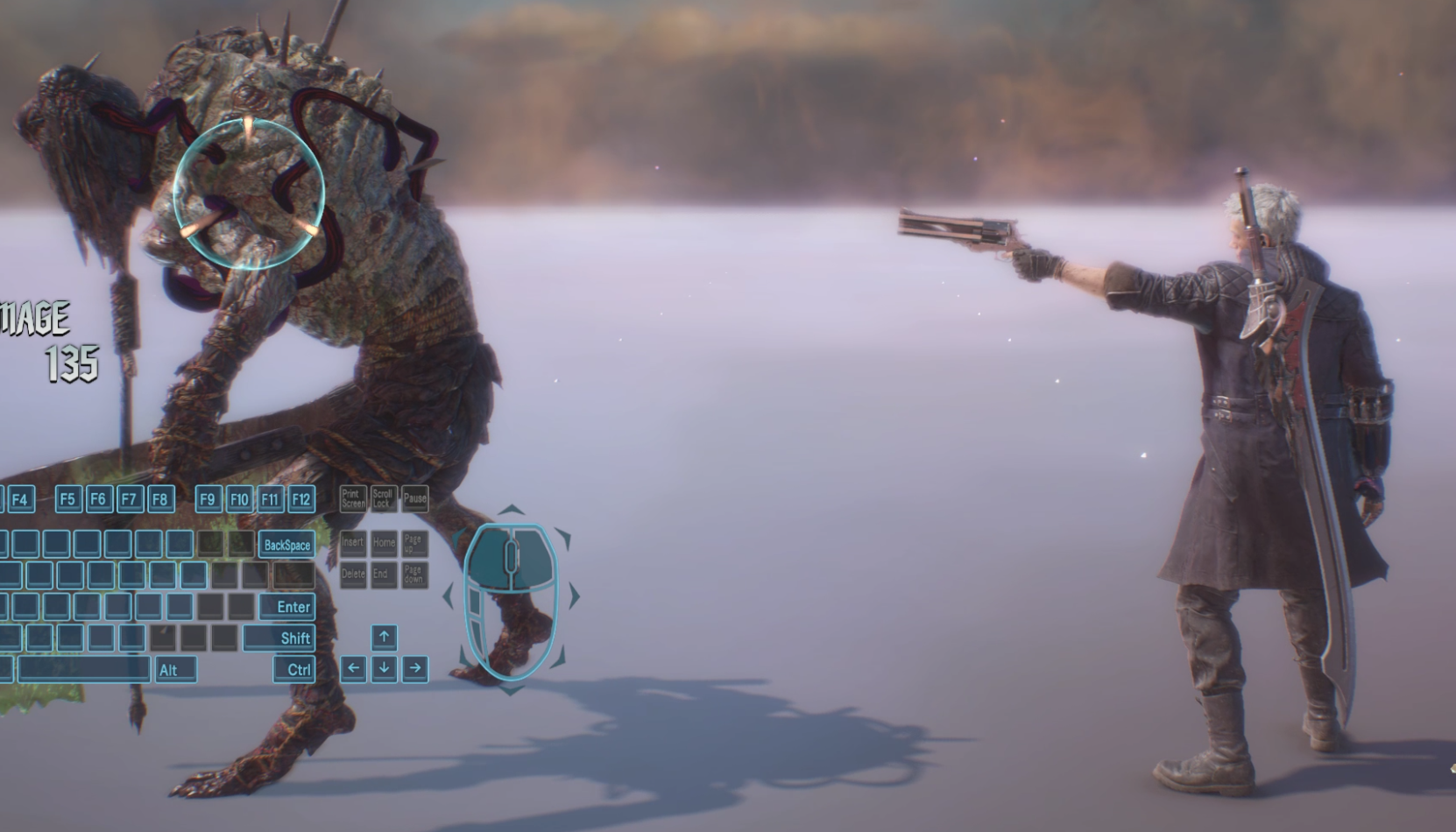Choose the right arrow key on the overlay

(415, 668)
